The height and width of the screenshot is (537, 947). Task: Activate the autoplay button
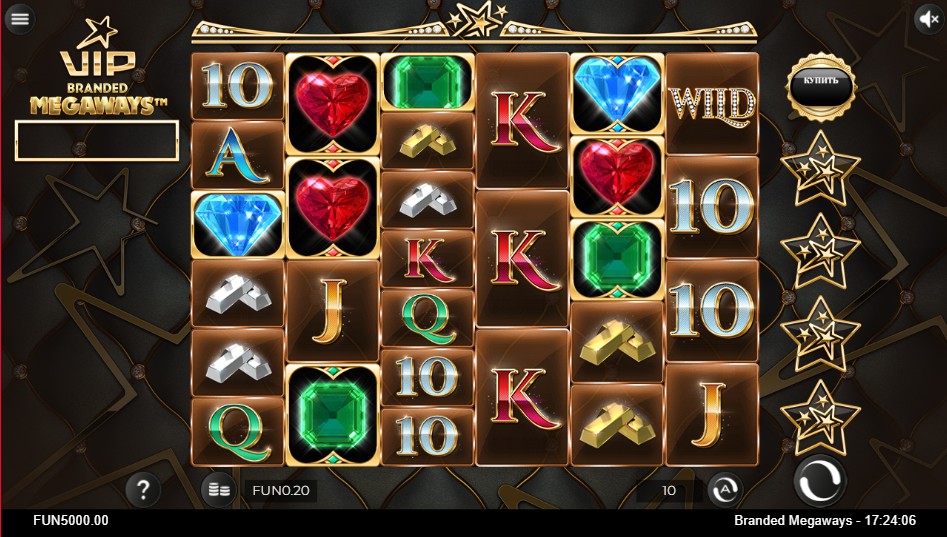coord(725,490)
